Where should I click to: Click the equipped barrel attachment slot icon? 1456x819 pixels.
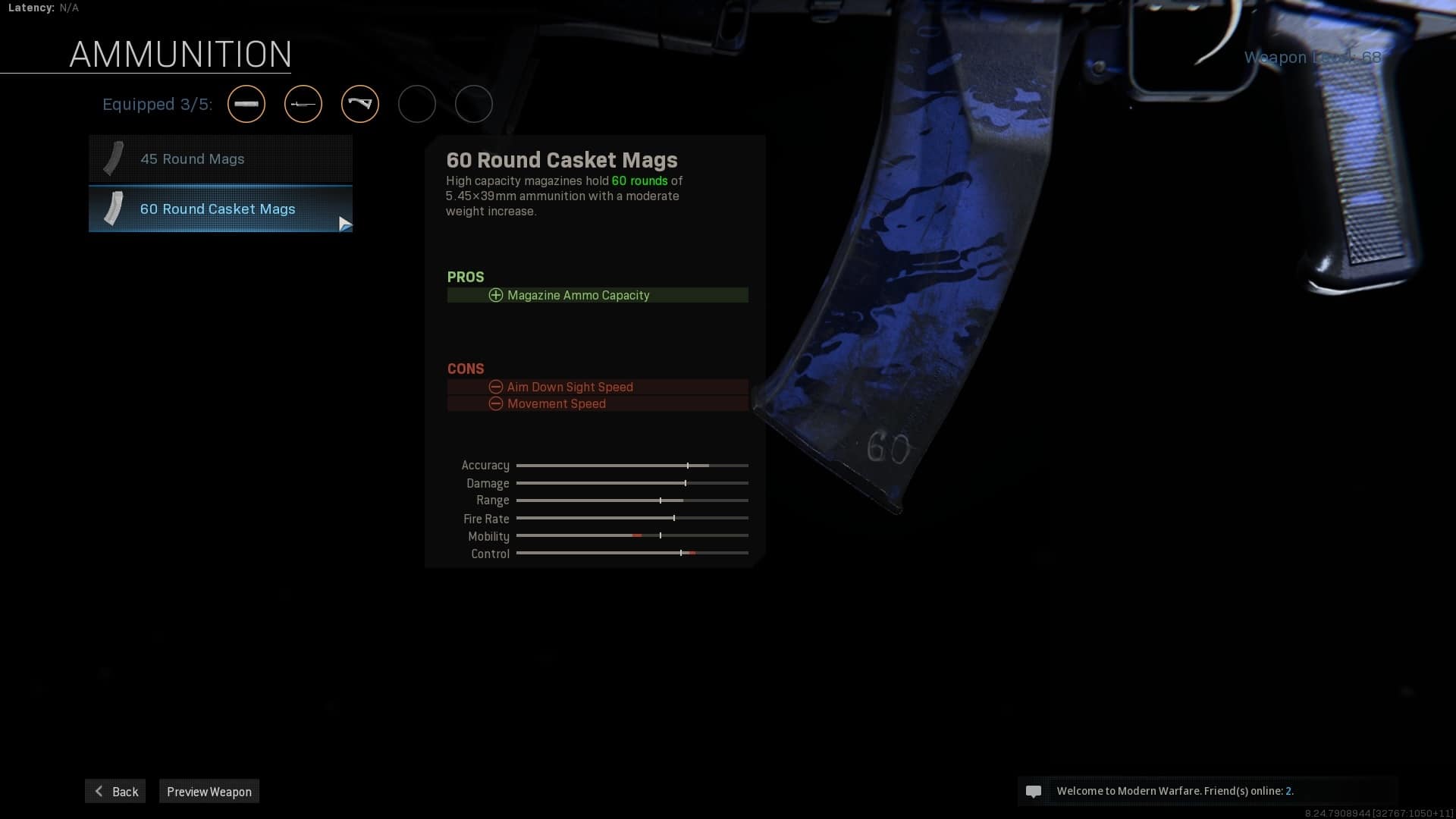pyautogui.click(x=246, y=104)
